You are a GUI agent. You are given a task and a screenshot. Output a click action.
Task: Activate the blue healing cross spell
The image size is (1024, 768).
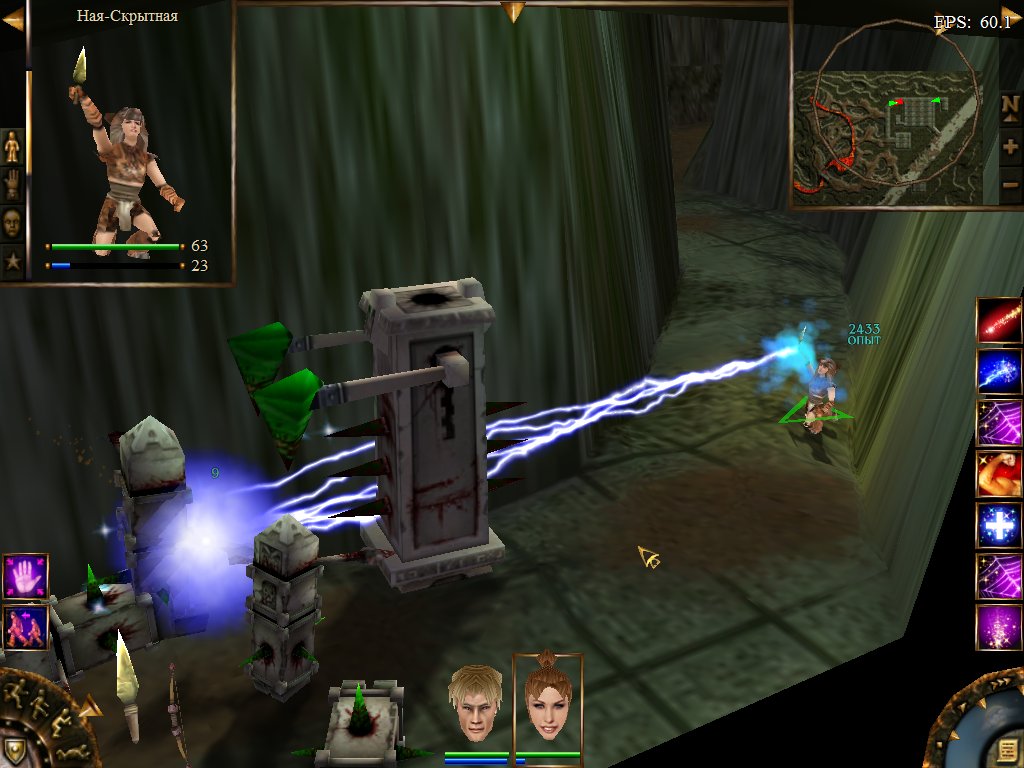tap(998, 525)
